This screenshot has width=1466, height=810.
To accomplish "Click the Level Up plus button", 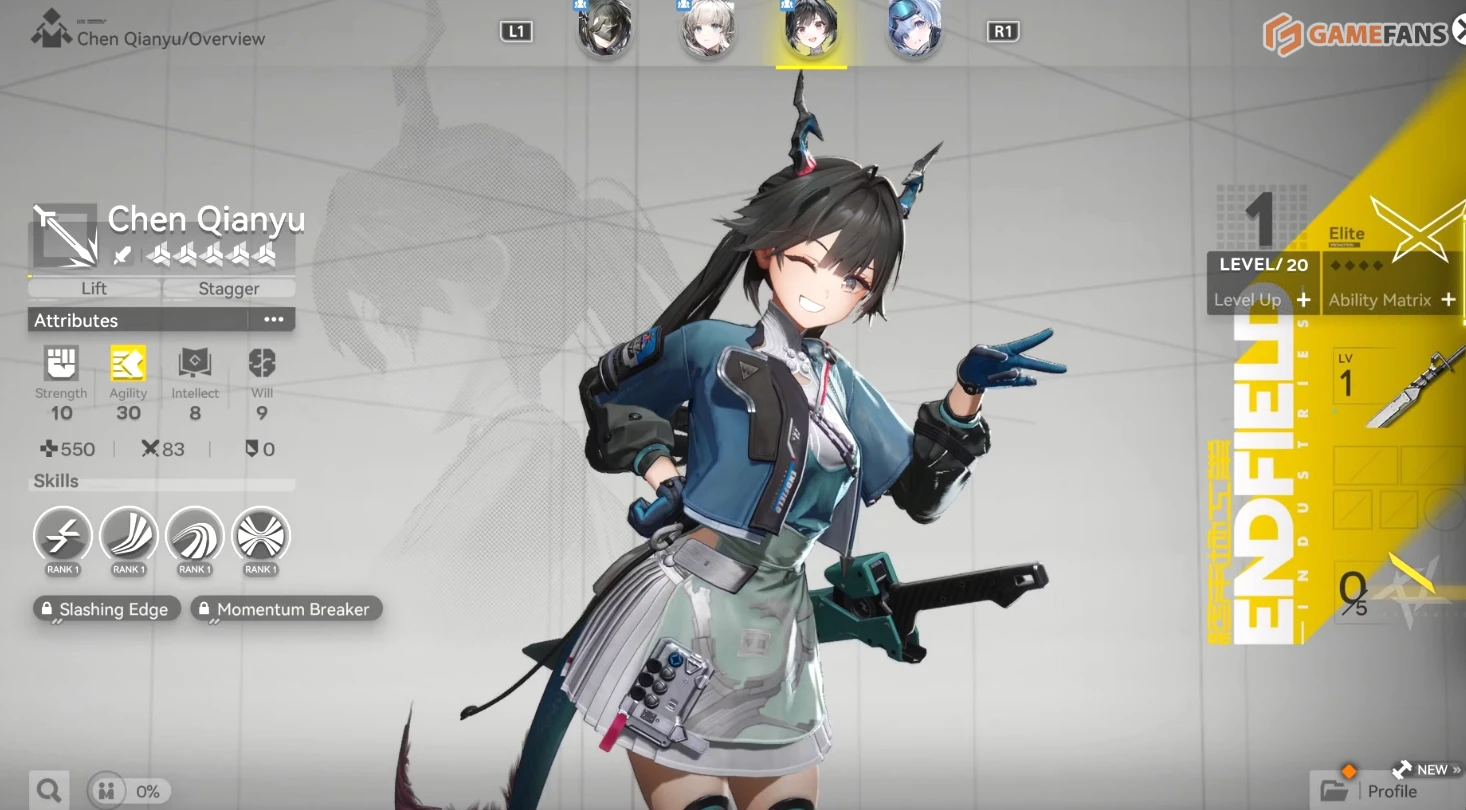I will point(1302,300).
